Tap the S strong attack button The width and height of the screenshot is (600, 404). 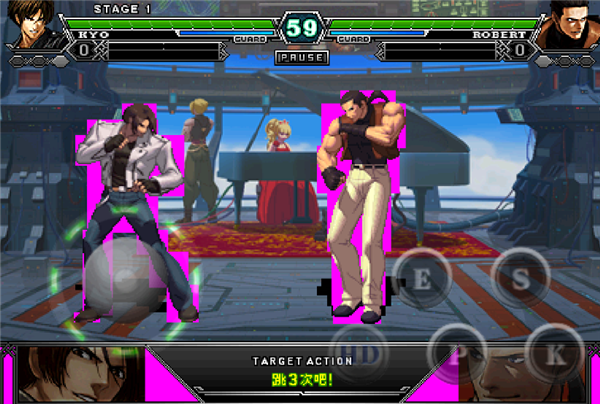click(x=519, y=278)
